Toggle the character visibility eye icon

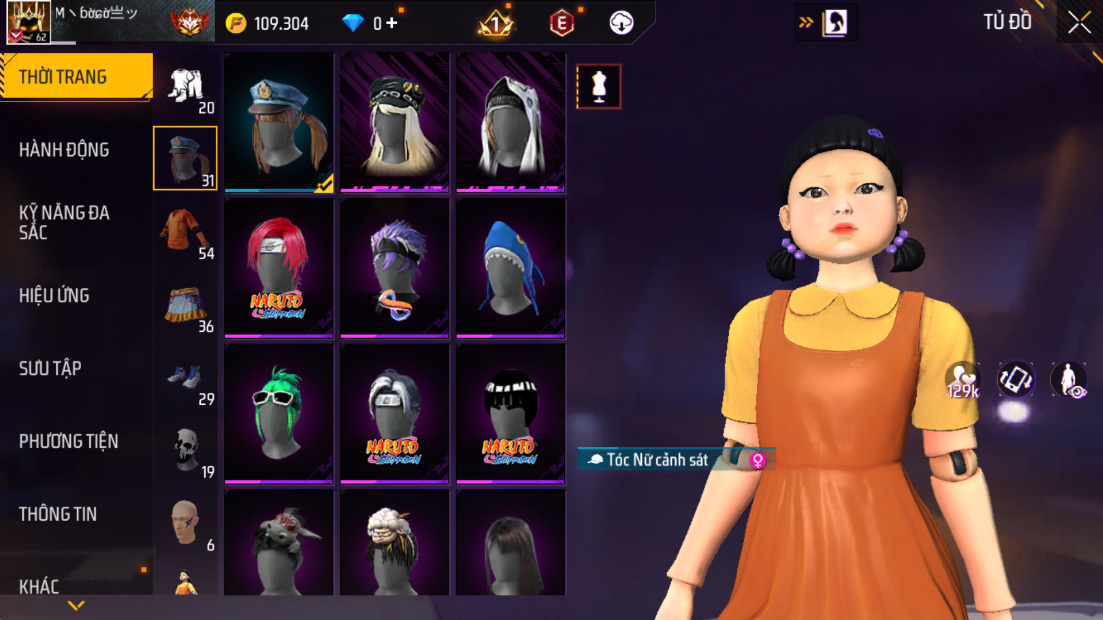1068,380
